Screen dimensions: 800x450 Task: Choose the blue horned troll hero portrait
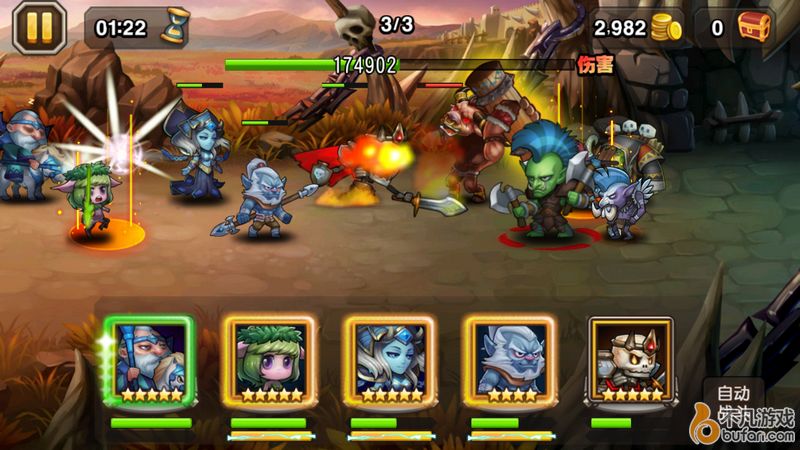[x=510, y=360]
